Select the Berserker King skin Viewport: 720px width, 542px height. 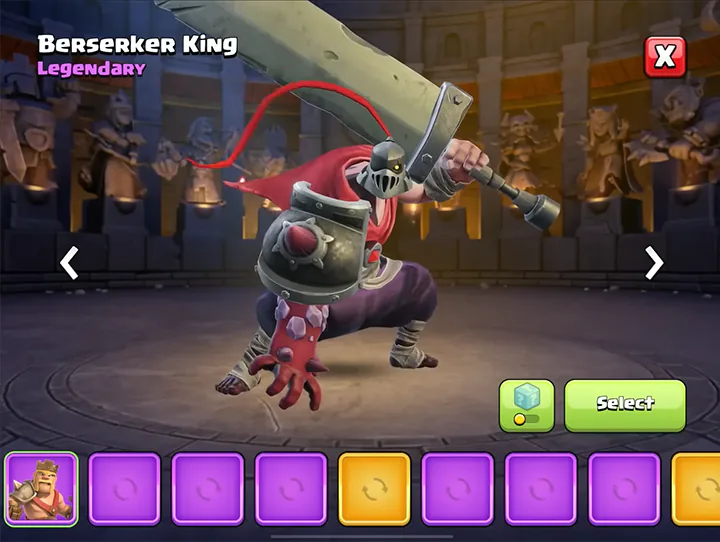[625, 404]
